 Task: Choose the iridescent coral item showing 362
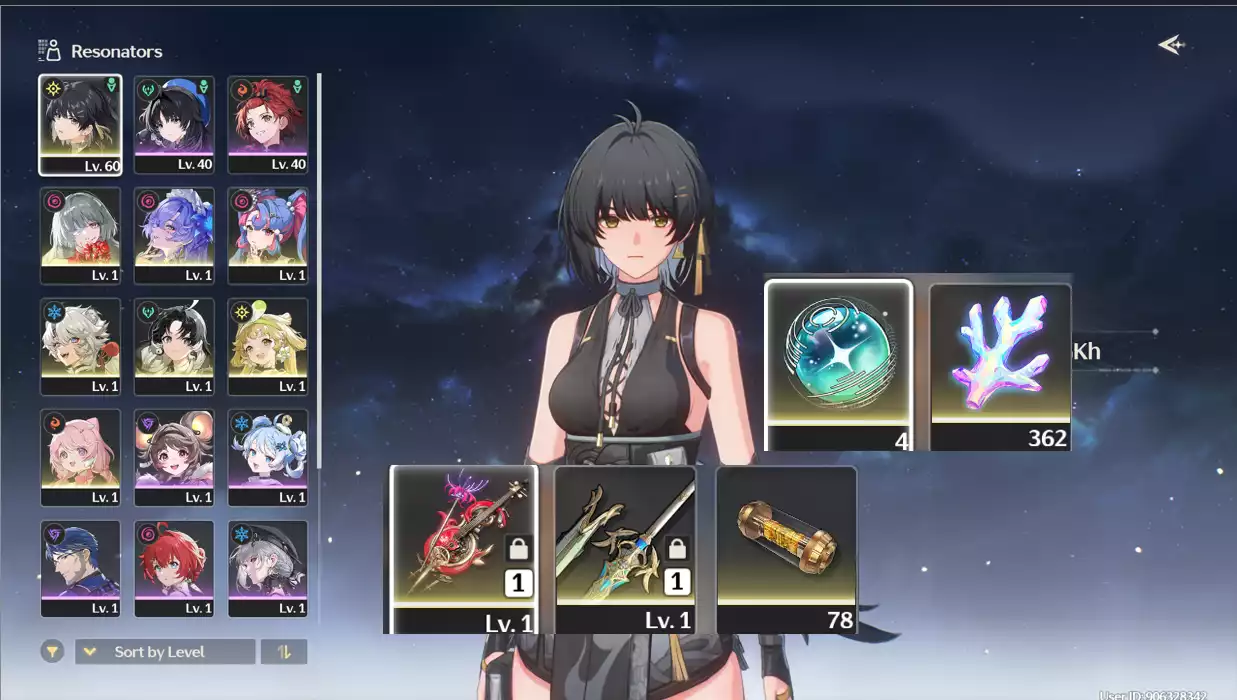1000,366
